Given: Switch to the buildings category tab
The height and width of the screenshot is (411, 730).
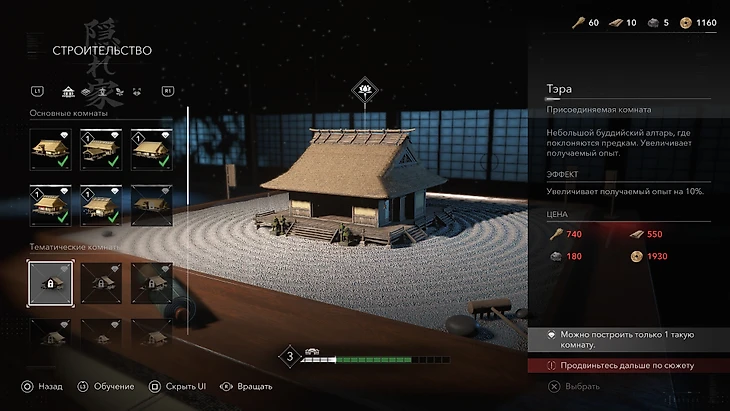Looking at the screenshot, I should coord(68,92).
